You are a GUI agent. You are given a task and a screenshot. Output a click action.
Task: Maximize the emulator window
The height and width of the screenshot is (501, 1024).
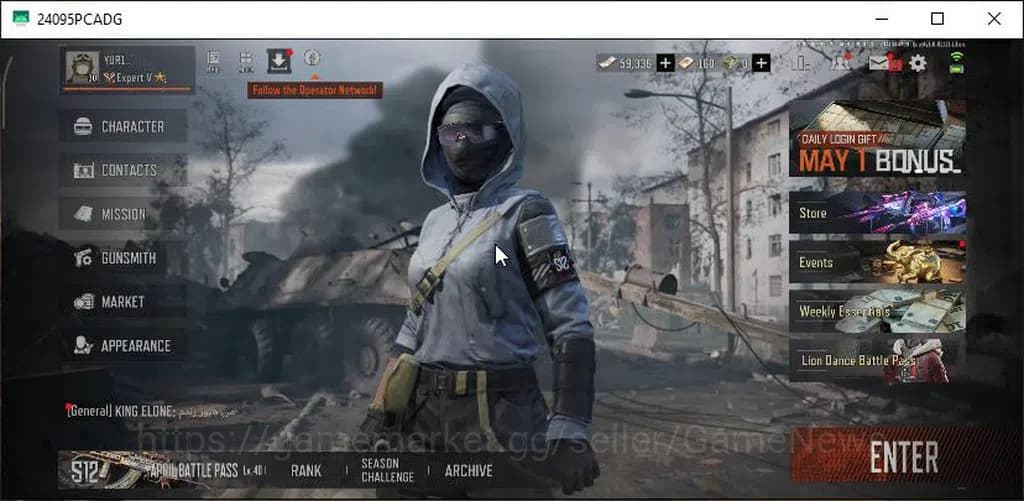click(x=937, y=19)
